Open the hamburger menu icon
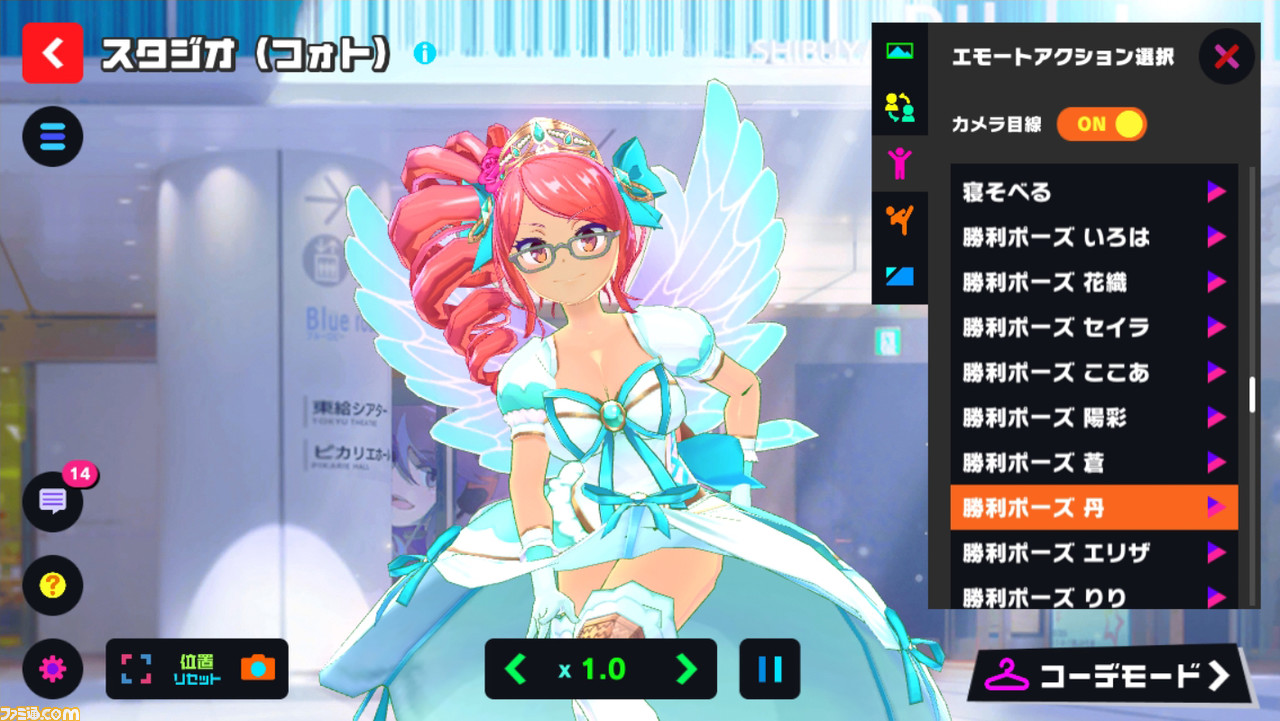The height and width of the screenshot is (721, 1280). point(52,136)
